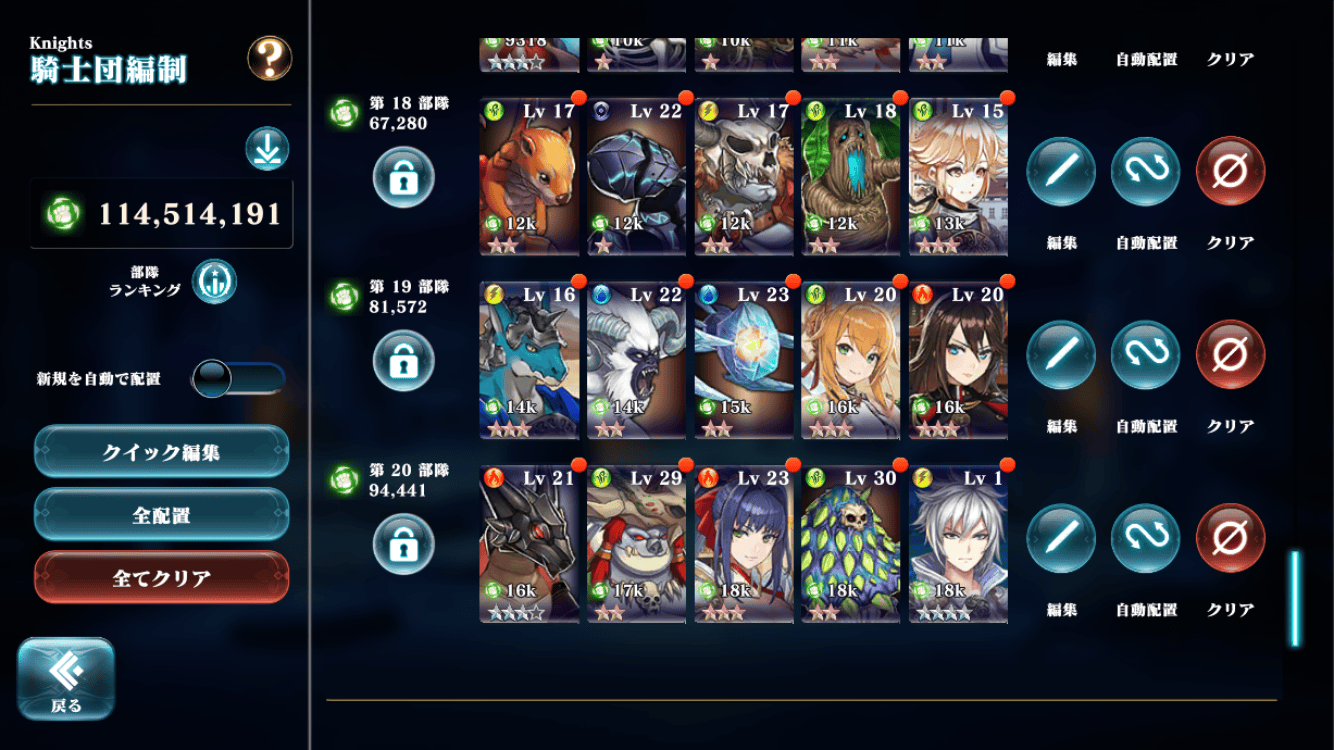Select the ice crystal card Lv 23

point(744,360)
